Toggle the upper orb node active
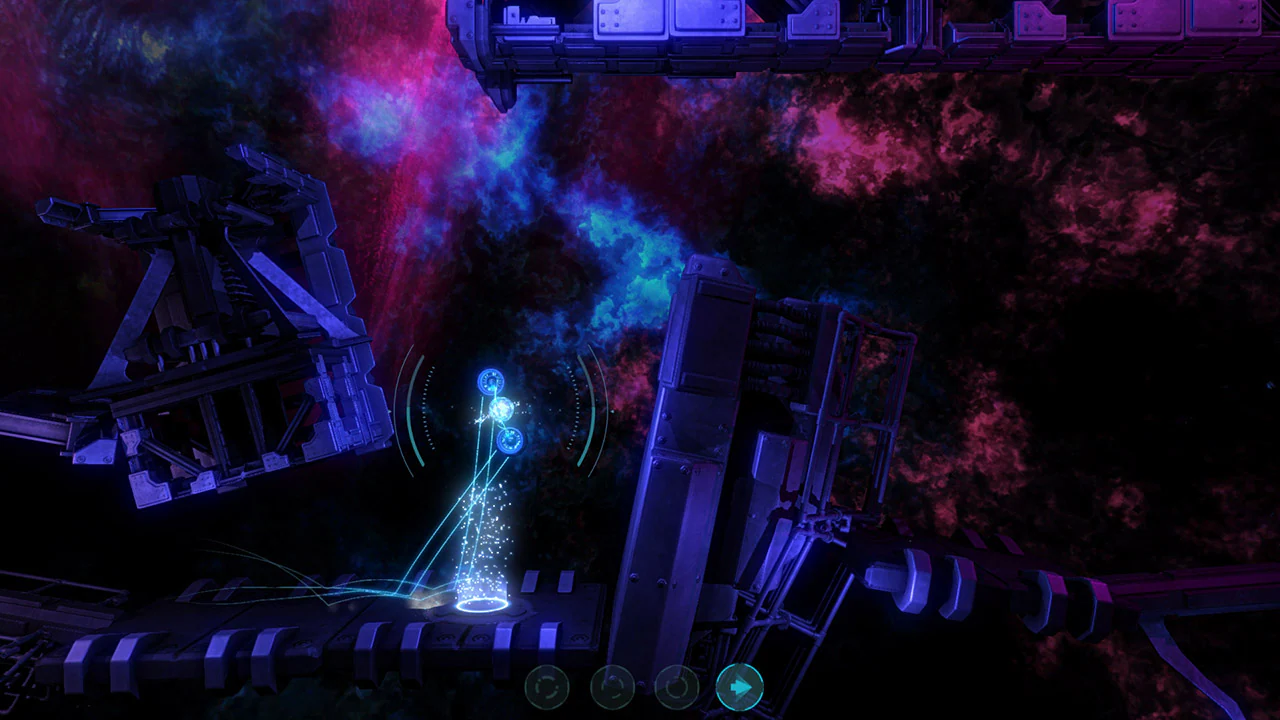 [490, 383]
